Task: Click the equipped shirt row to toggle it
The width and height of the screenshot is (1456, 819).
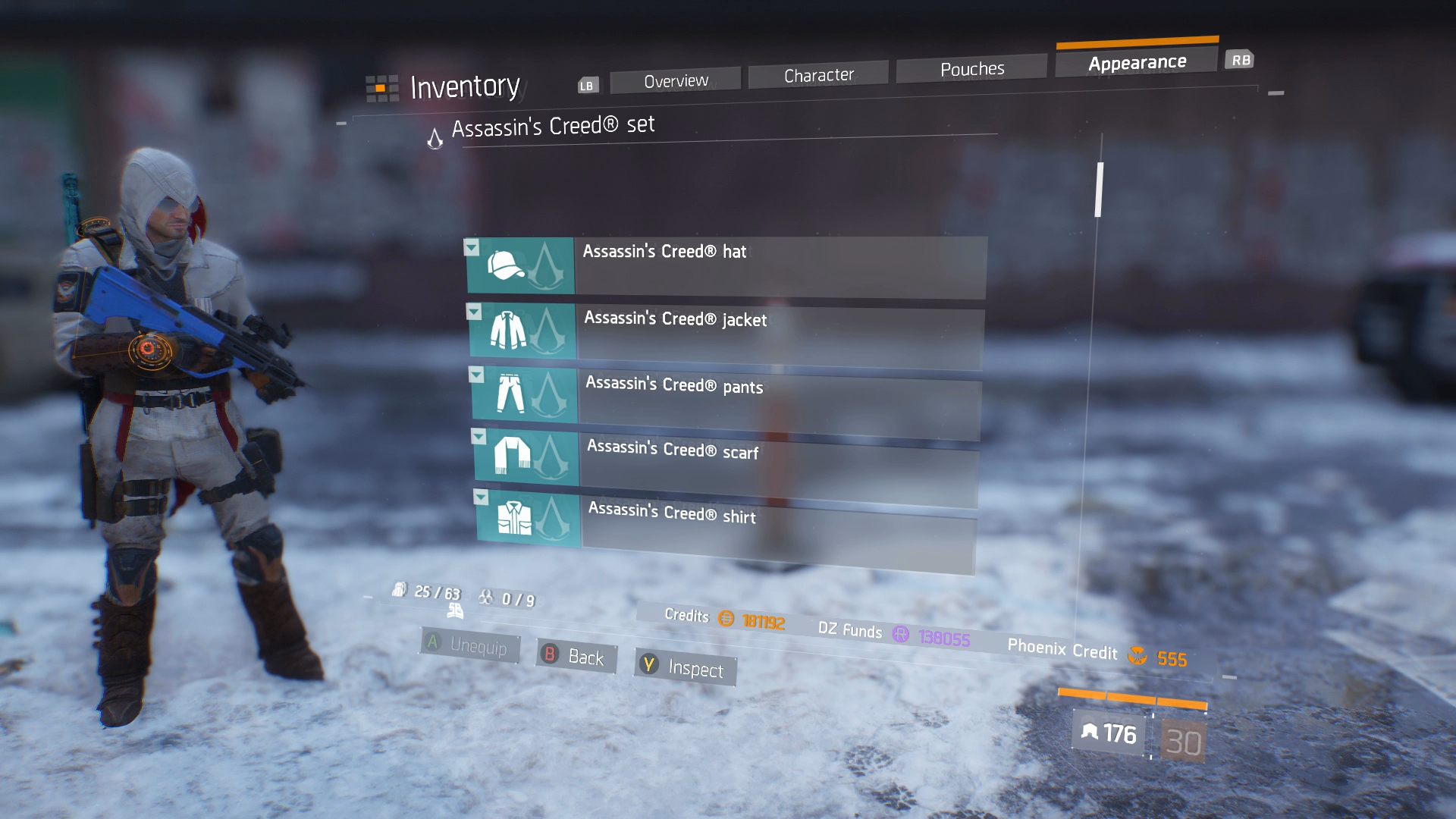Action: tap(773, 523)
